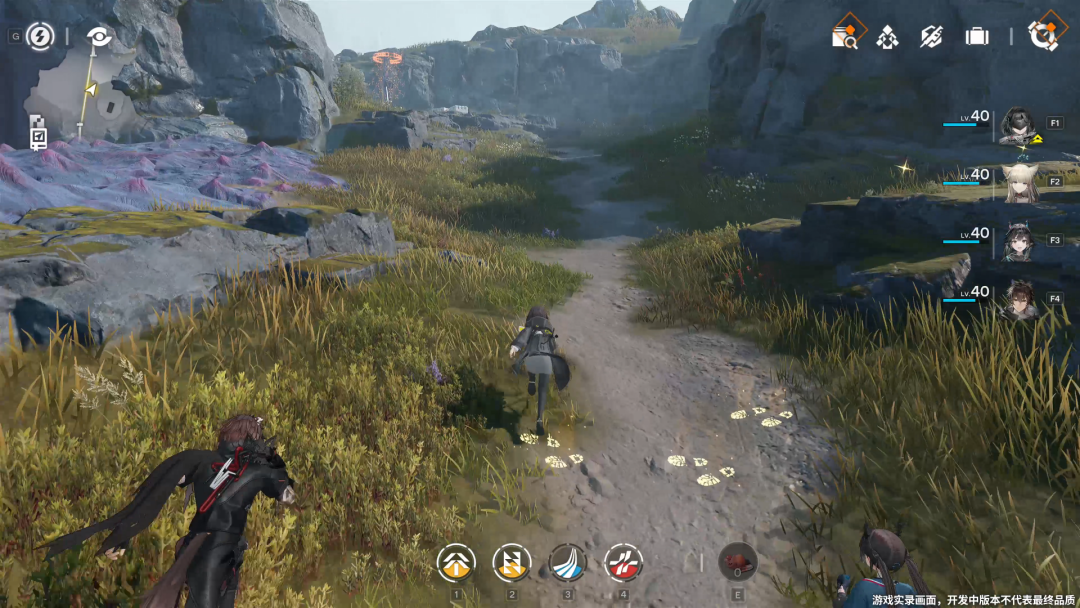Trigger the blue curved-stripes skill
This screenshot has width=1080, height=608.
point(568,563)
